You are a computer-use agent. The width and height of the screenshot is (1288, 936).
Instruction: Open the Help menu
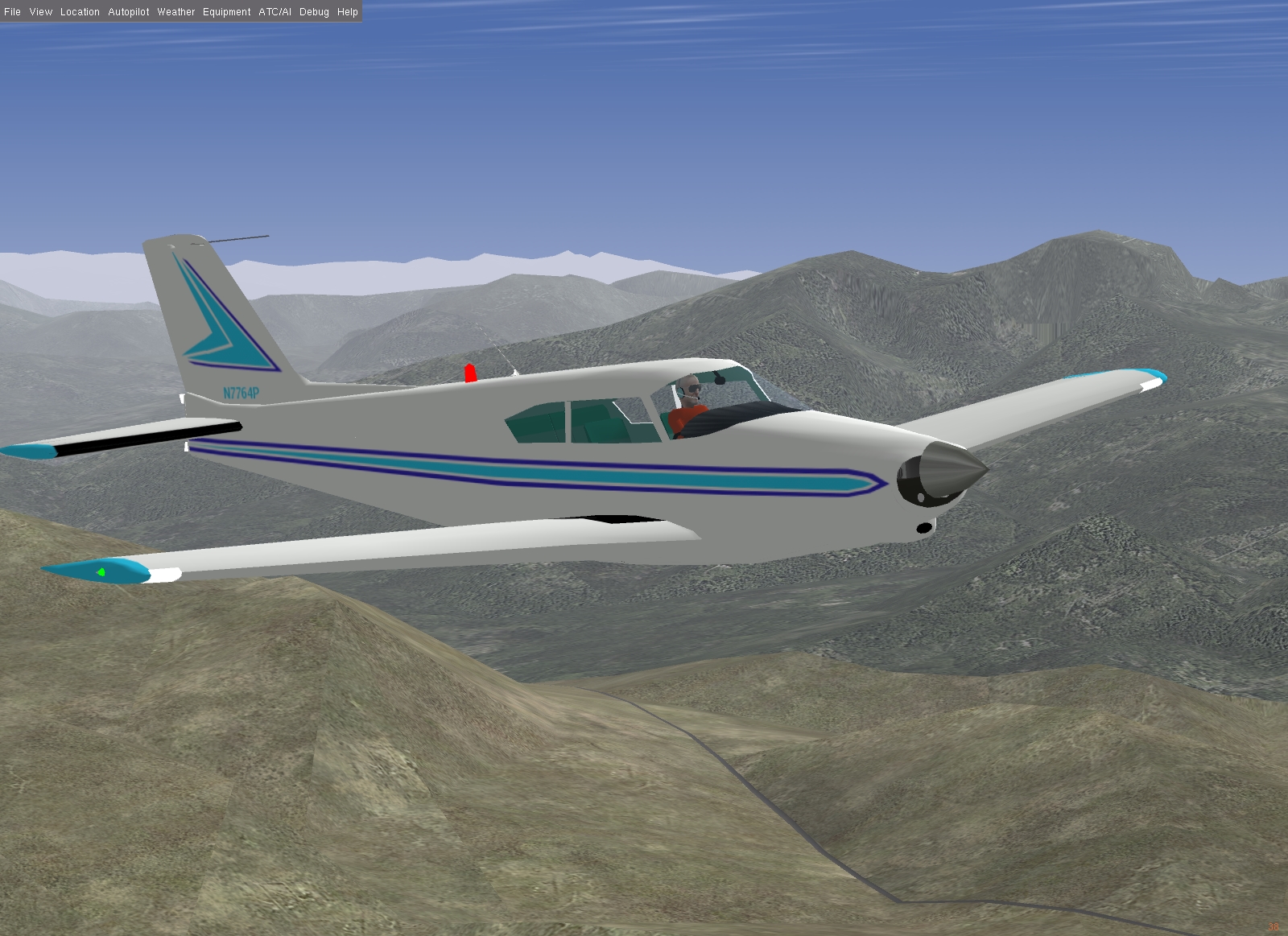(348, 12)
